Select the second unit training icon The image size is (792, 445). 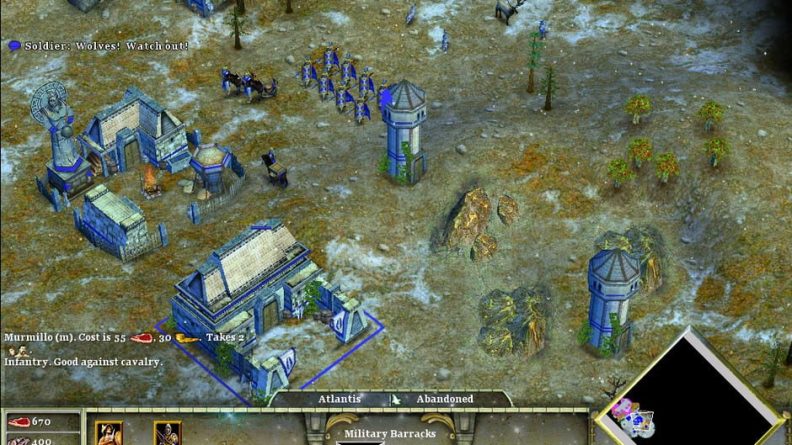click(x=167, y=434)
